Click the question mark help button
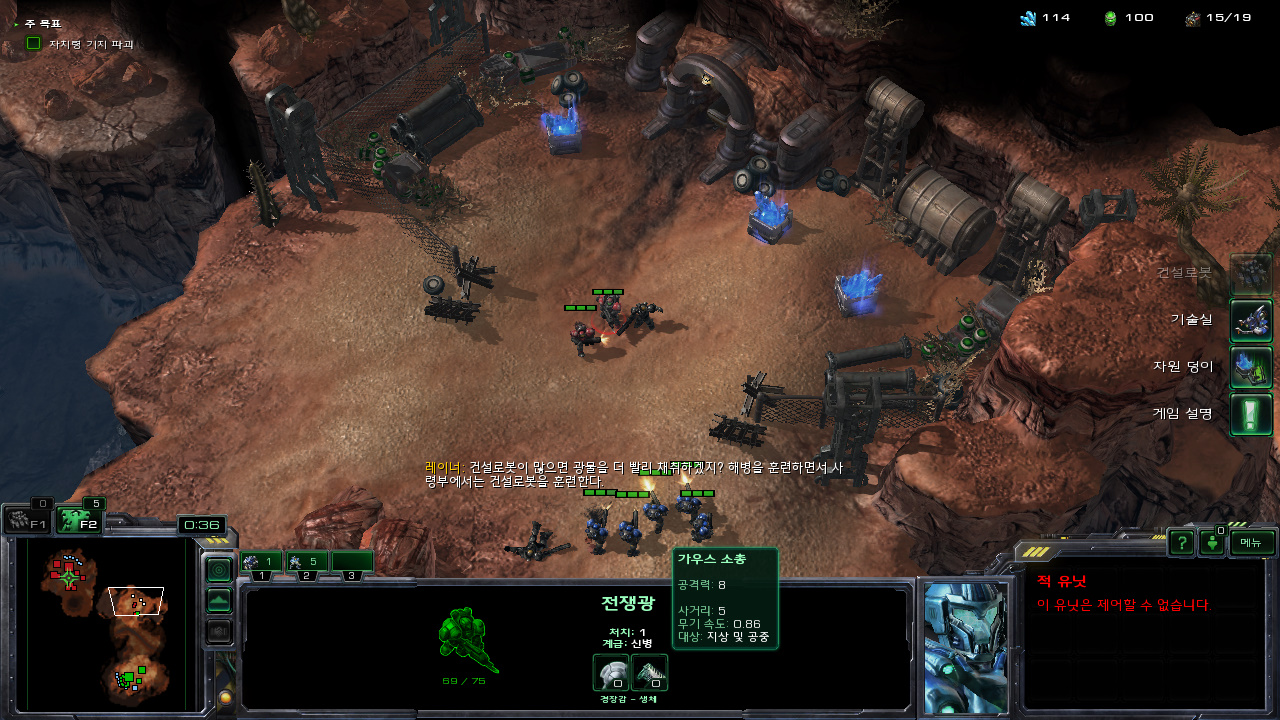This screenshot has width=1280, height=720. point(1182,542)
